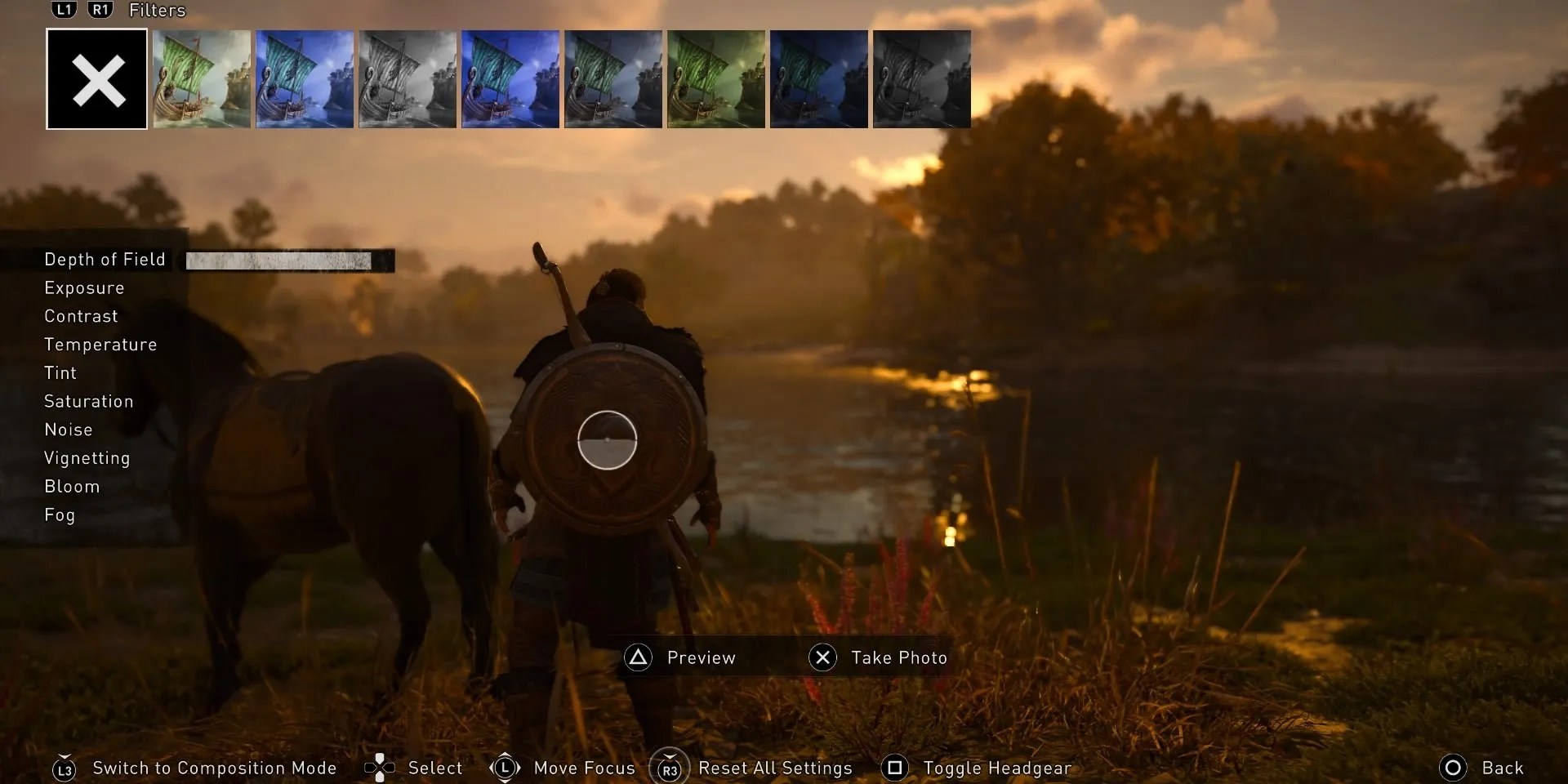Select the greyscale longship filter thumbnail

(x=408, y=78)
